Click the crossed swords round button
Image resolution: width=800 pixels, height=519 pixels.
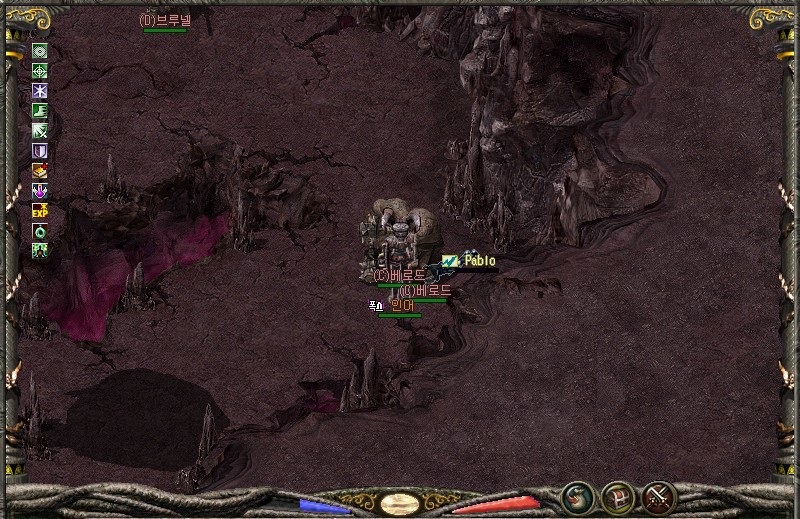point(658,496)
